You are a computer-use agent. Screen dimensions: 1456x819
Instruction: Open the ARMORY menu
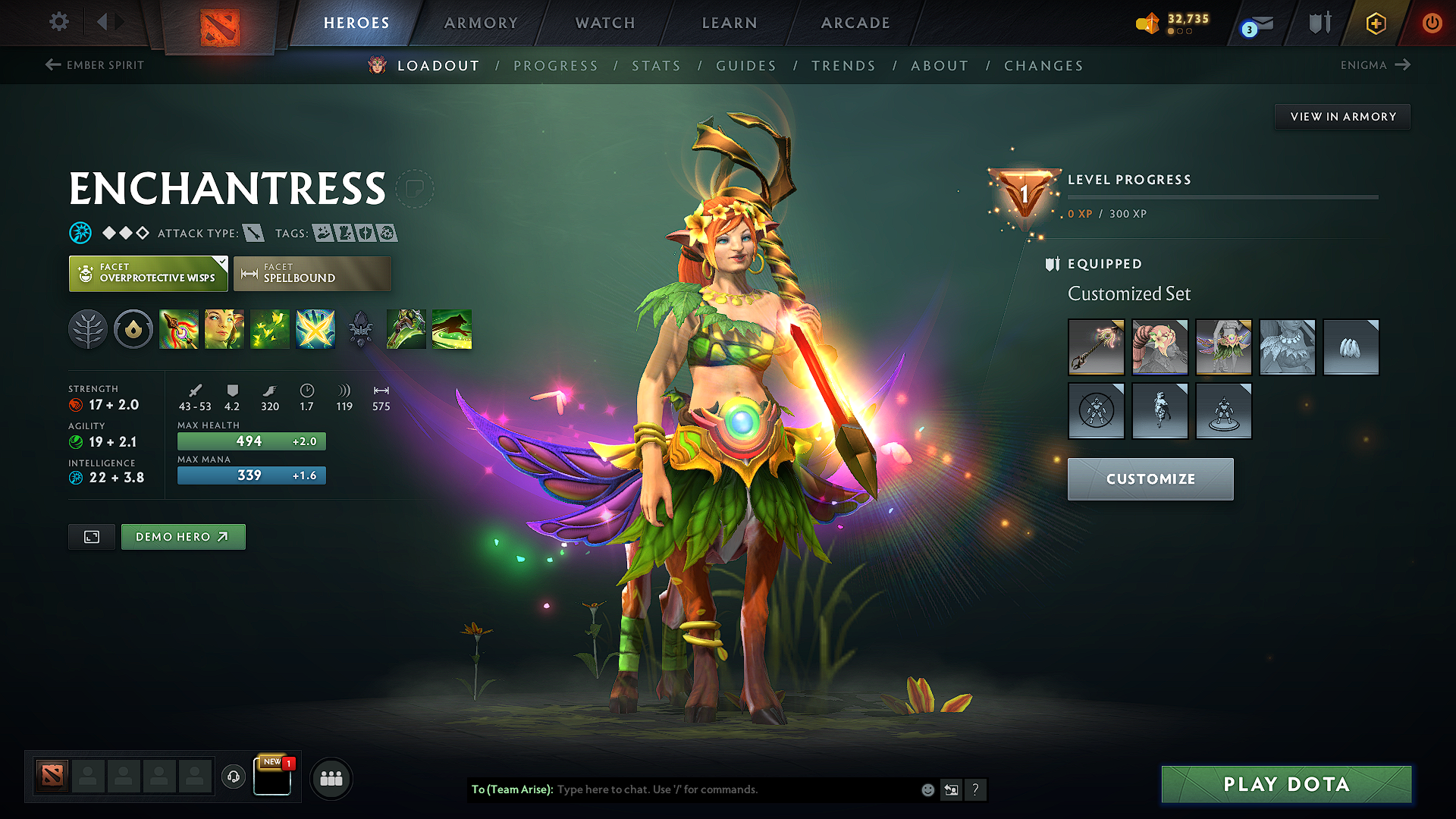pyautogui.click(x=480, y=23)
